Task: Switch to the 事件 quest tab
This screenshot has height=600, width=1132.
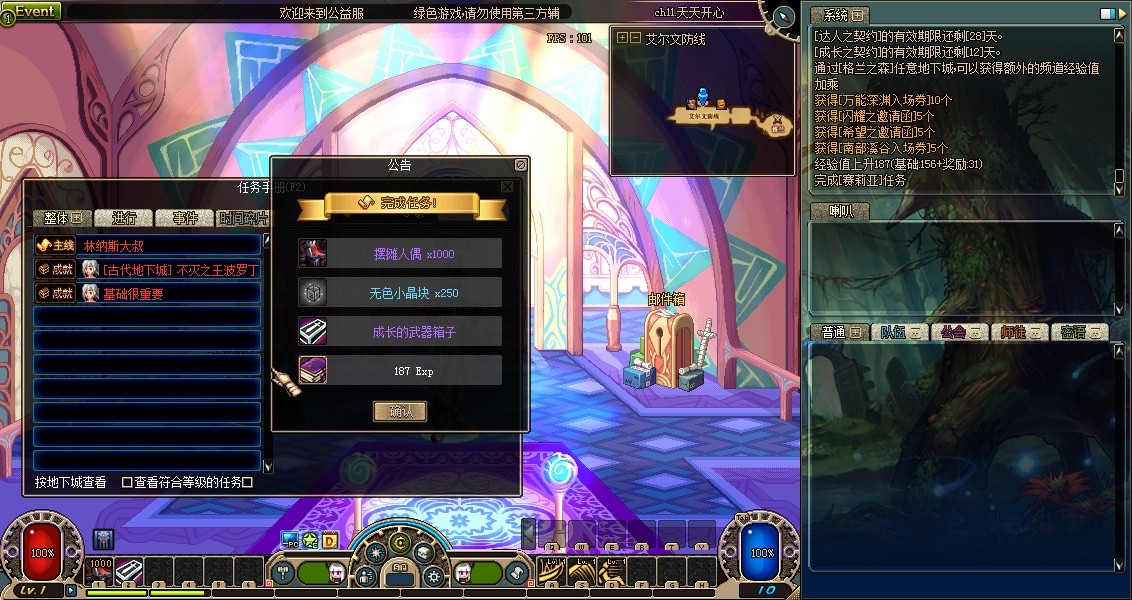Action: tap(186, 218)
